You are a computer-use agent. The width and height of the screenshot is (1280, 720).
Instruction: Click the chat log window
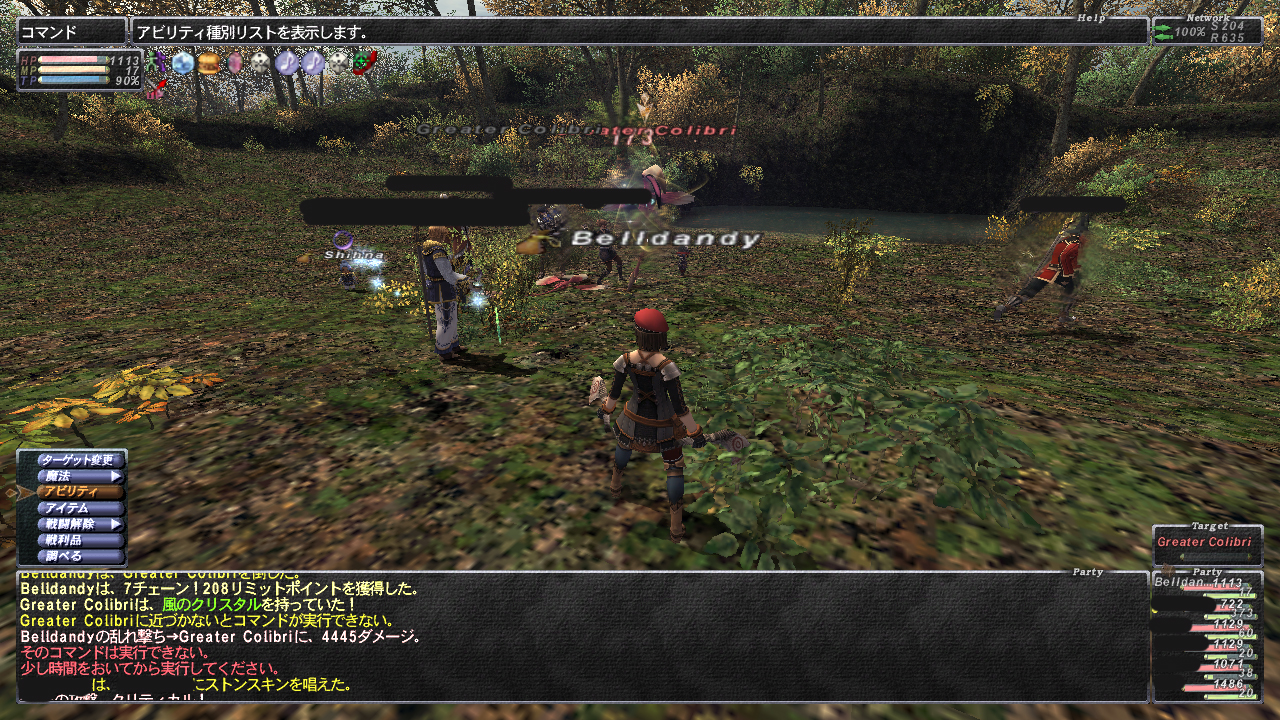(x=580, y=636)
